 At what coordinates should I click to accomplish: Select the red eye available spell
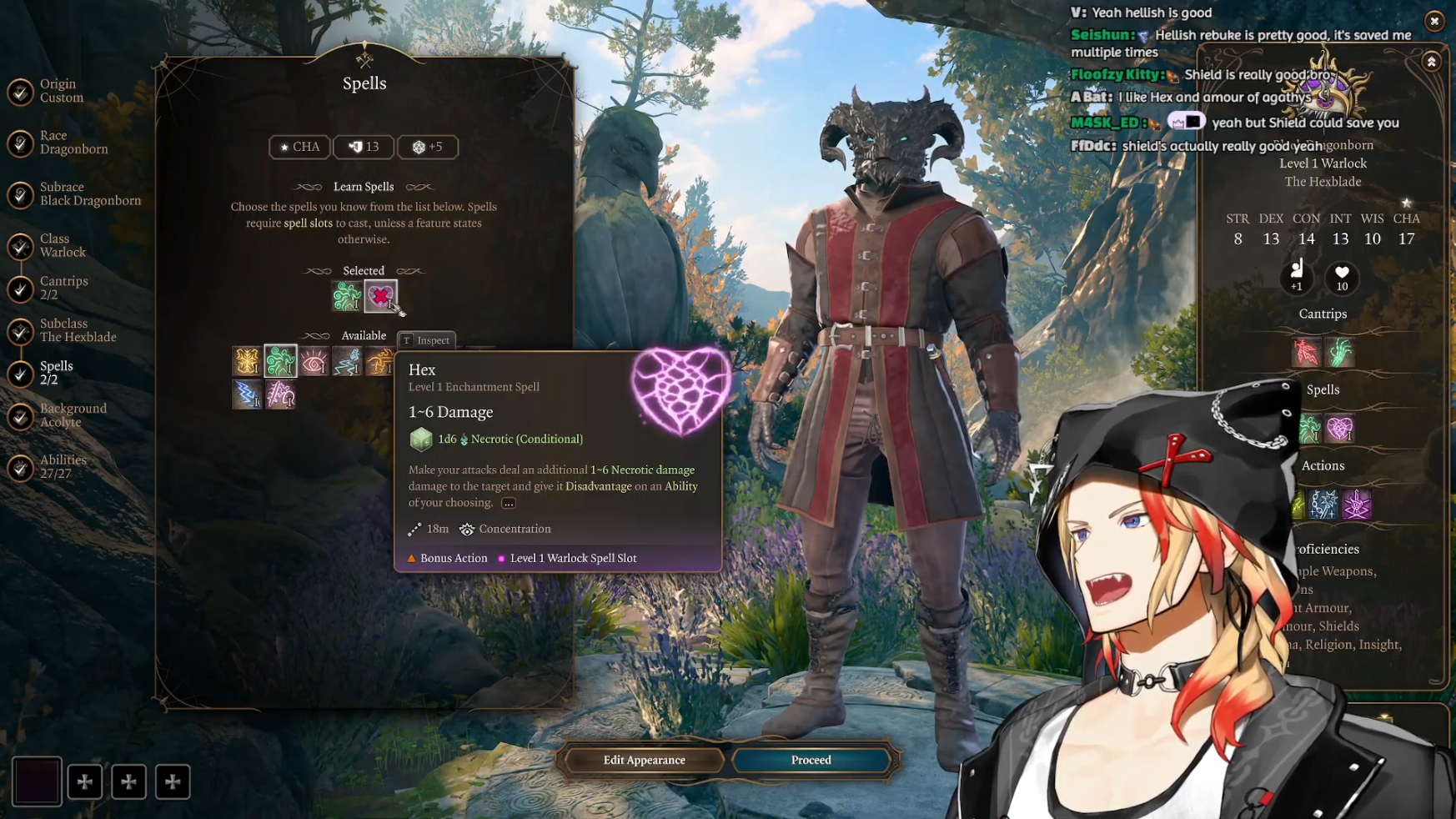314,361
